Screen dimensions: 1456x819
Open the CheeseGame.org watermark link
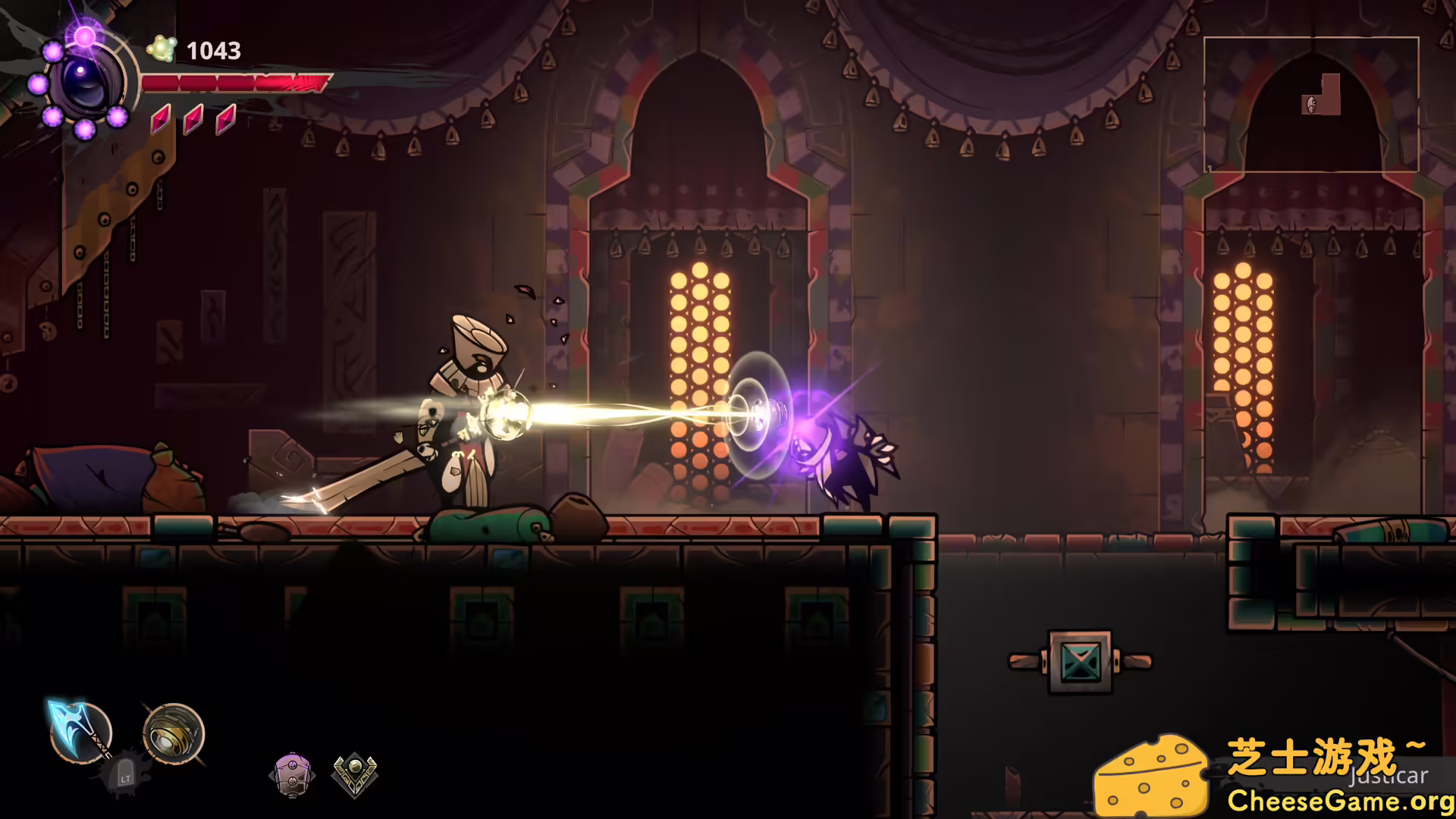pyautogui.click(x=1339, y=800)
